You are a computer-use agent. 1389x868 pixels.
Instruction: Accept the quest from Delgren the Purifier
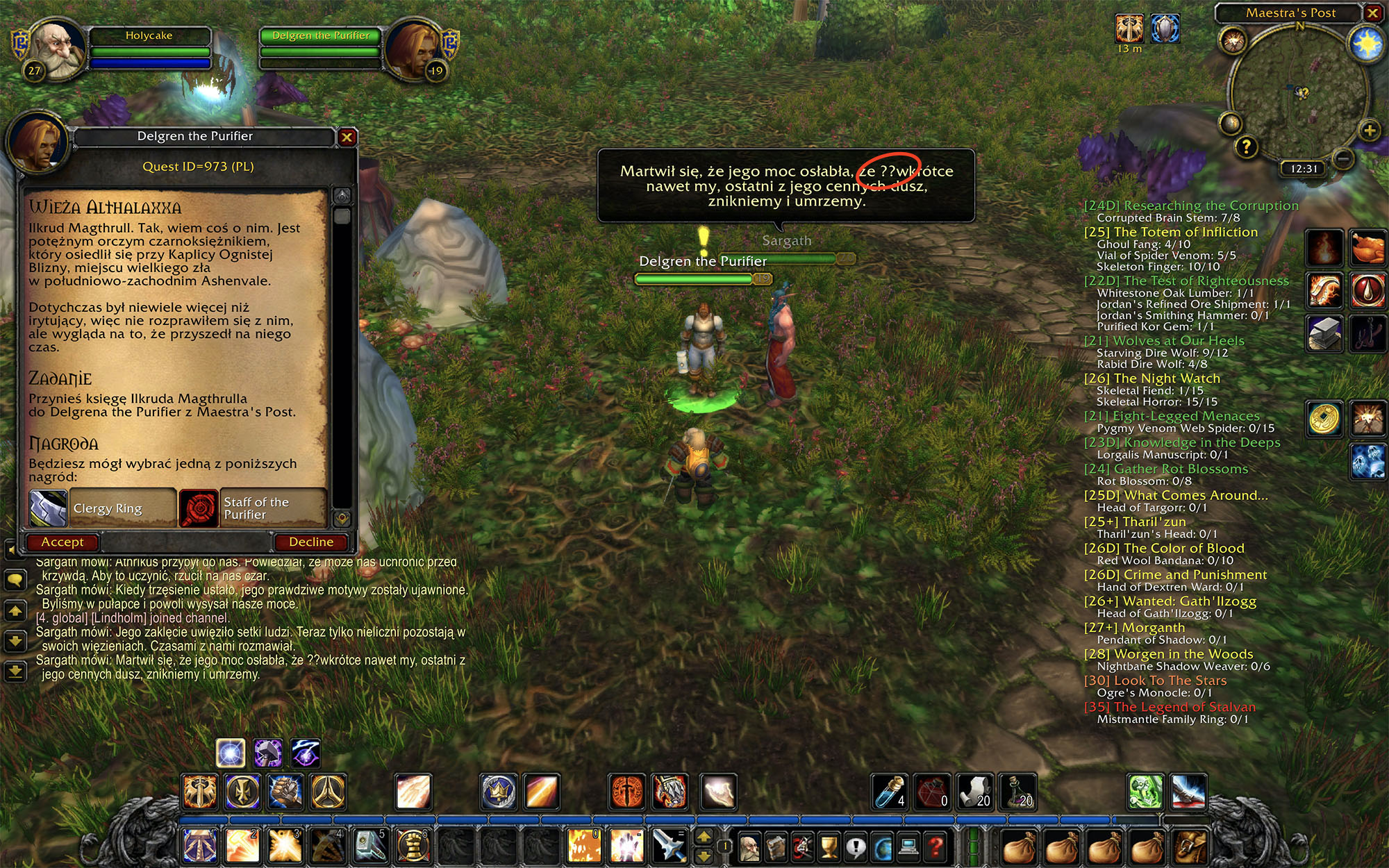[63, 542]
